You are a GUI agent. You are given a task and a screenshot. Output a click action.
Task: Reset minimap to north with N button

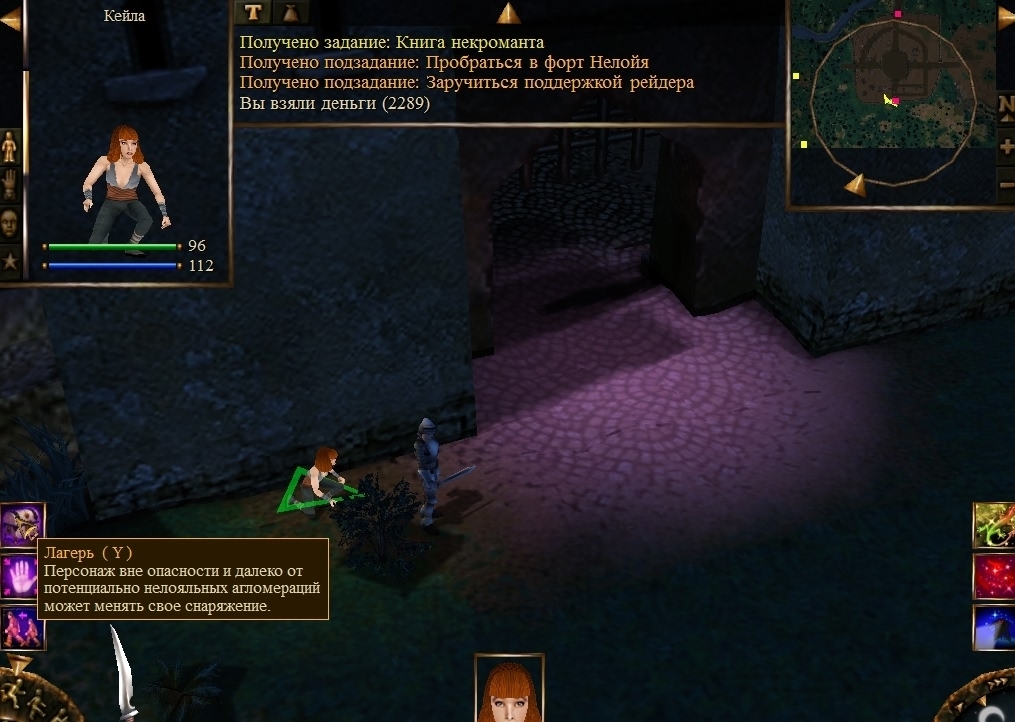[1005, 104]
